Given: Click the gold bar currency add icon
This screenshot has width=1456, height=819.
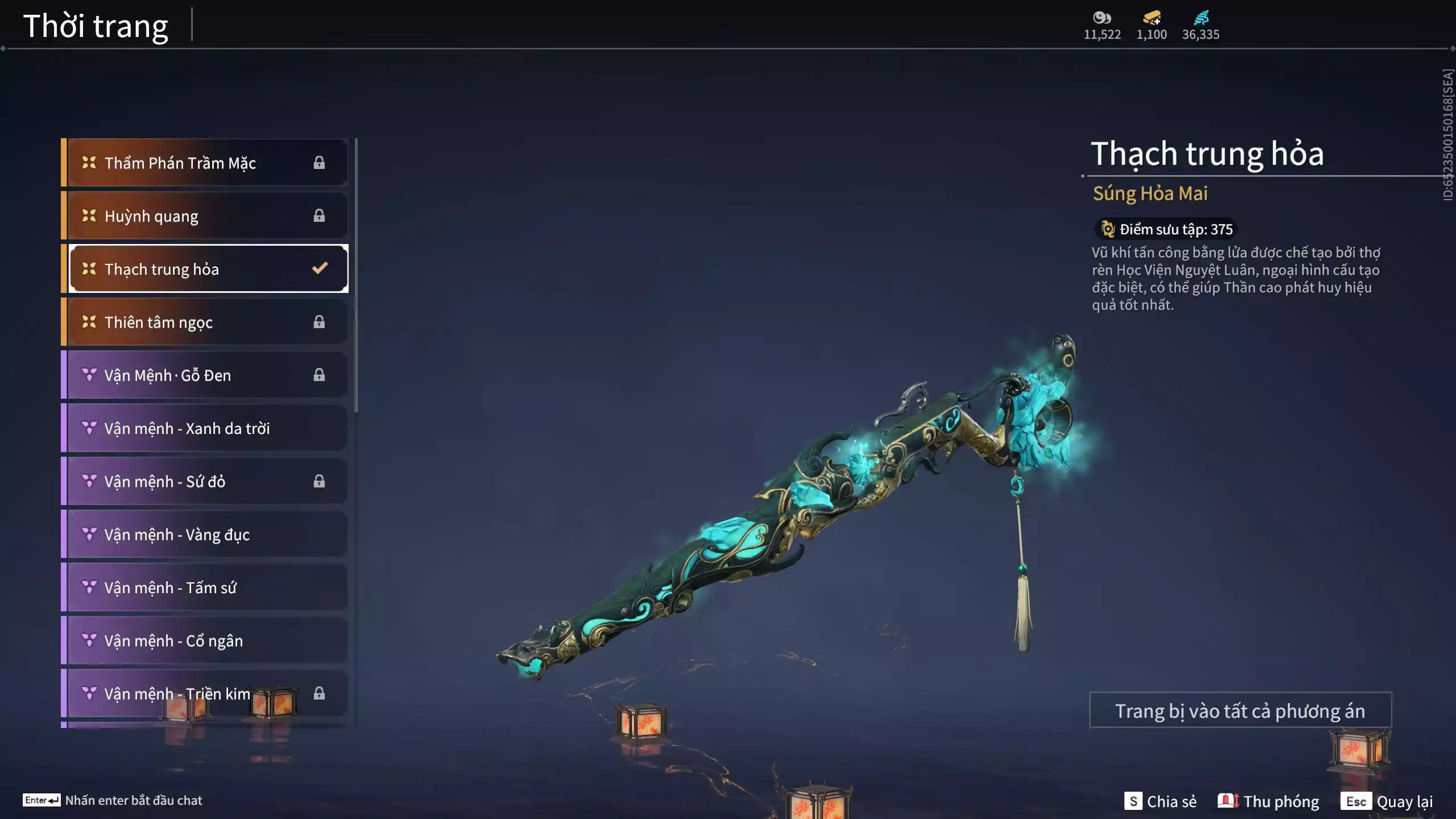Looking at the screenshot, I should tap(1152, 18).
